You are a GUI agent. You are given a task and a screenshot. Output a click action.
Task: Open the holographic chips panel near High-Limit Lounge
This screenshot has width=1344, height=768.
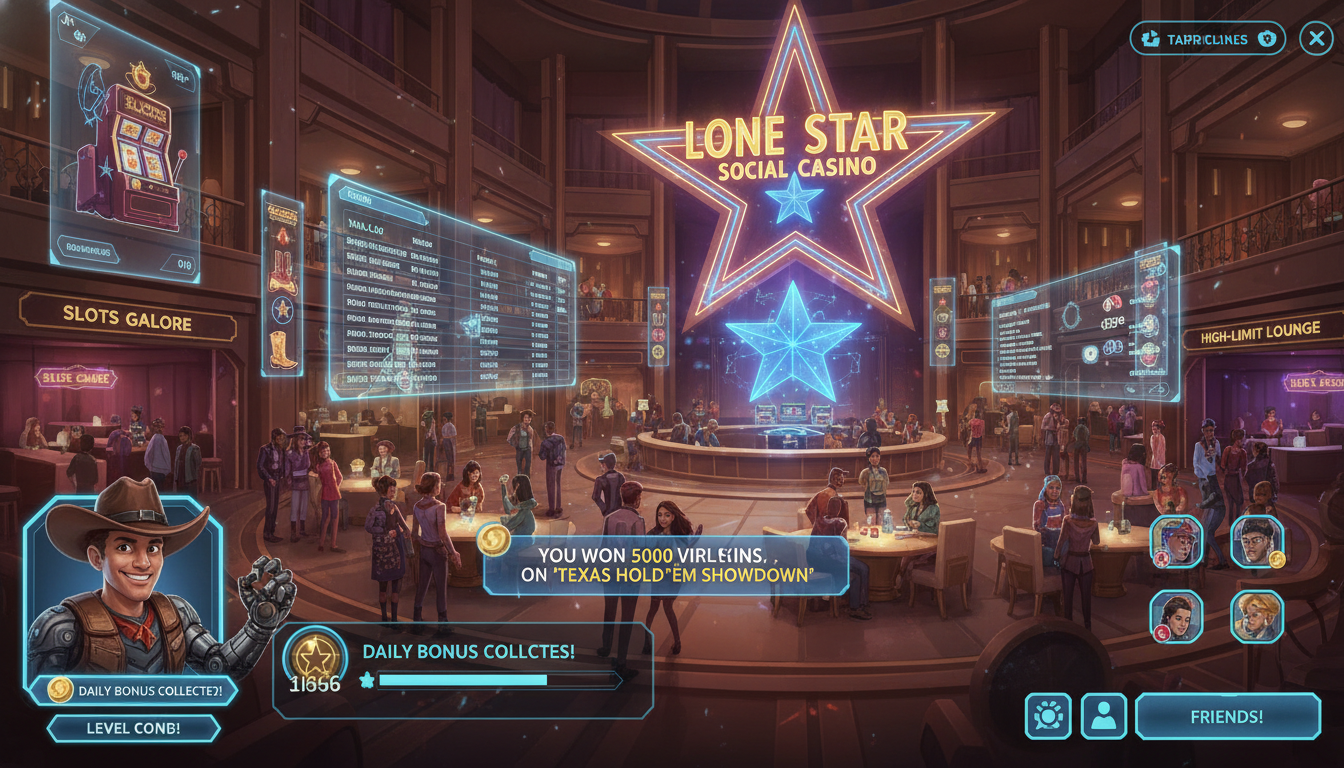click(x=1085, y=320)
